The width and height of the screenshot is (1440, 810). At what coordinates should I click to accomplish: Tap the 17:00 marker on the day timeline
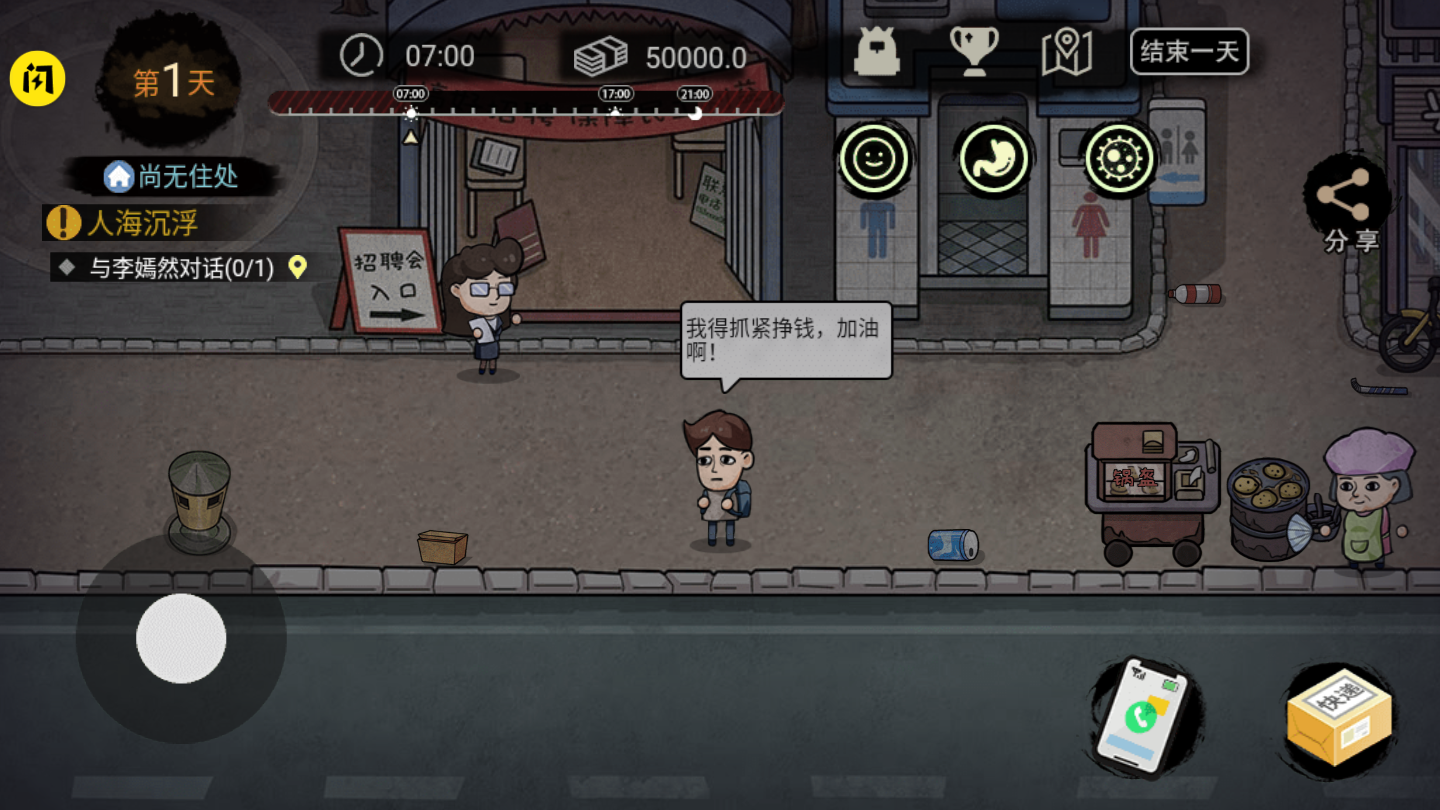coord(617,93)
